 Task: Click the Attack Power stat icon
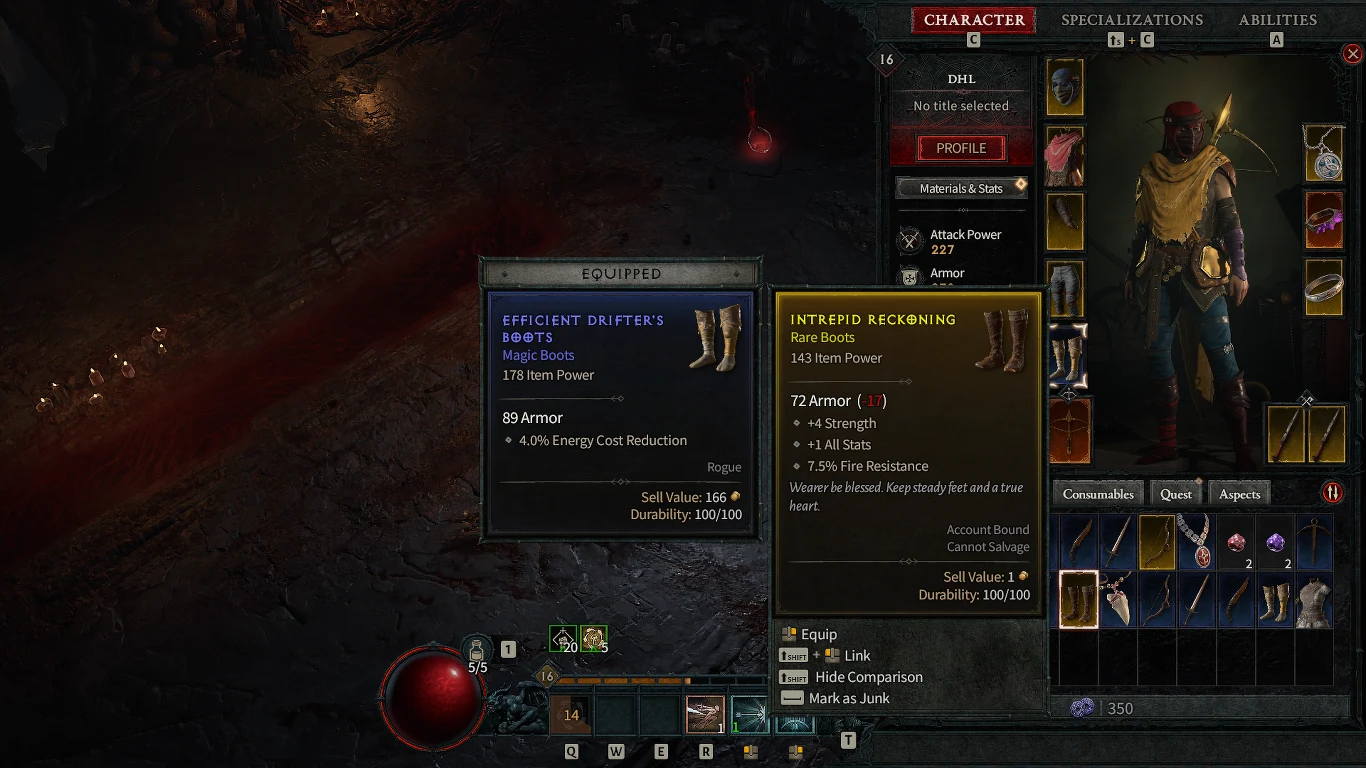coord(909,240)
